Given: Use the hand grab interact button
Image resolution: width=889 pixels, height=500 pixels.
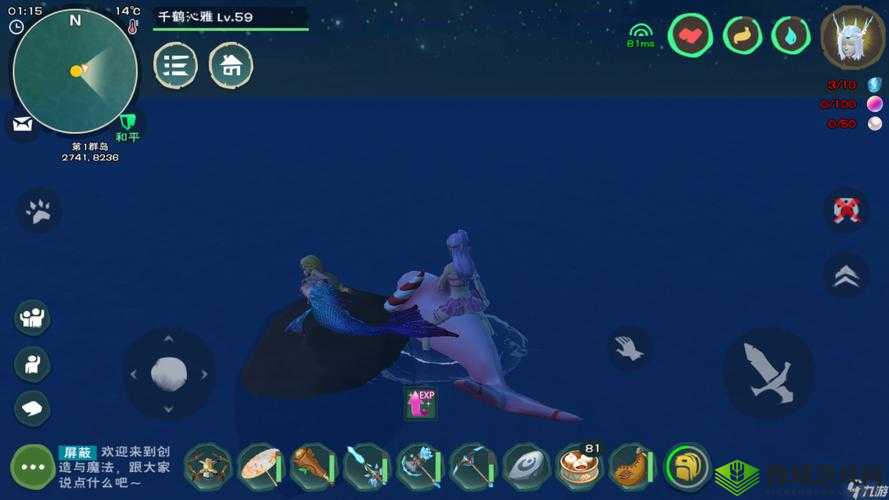Looking at the screenshot, I should pyautogui.click(x=629, y=348).
